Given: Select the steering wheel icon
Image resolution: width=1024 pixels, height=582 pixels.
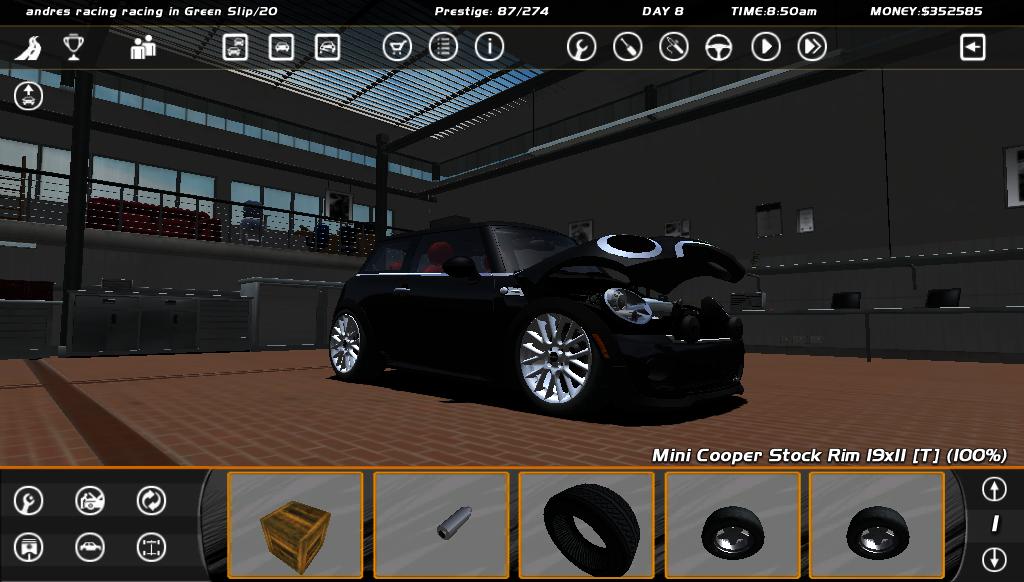Looking at the screenshot, I should coord(719,47).
